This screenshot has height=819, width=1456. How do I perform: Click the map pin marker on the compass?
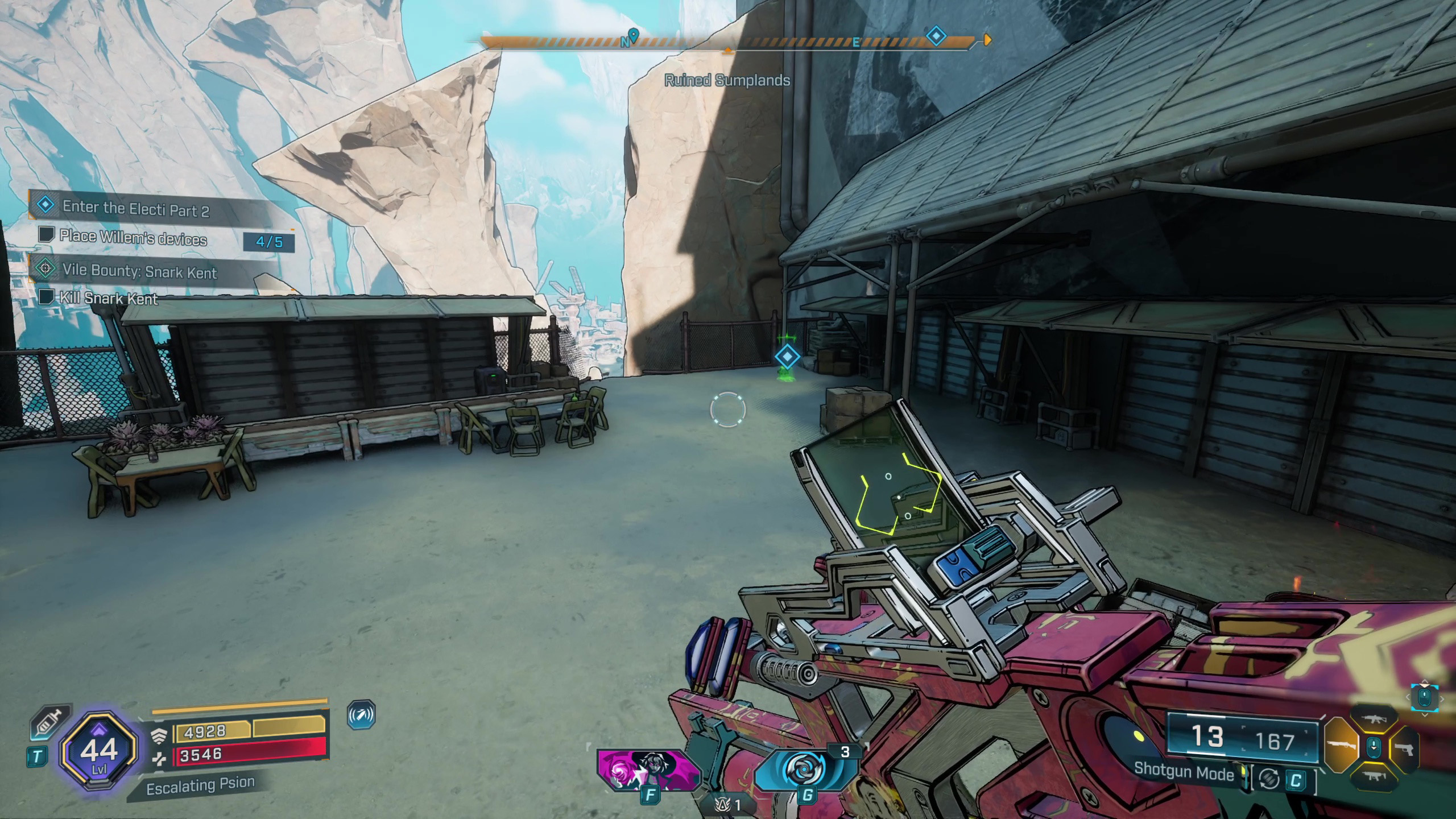pos(632,35)
